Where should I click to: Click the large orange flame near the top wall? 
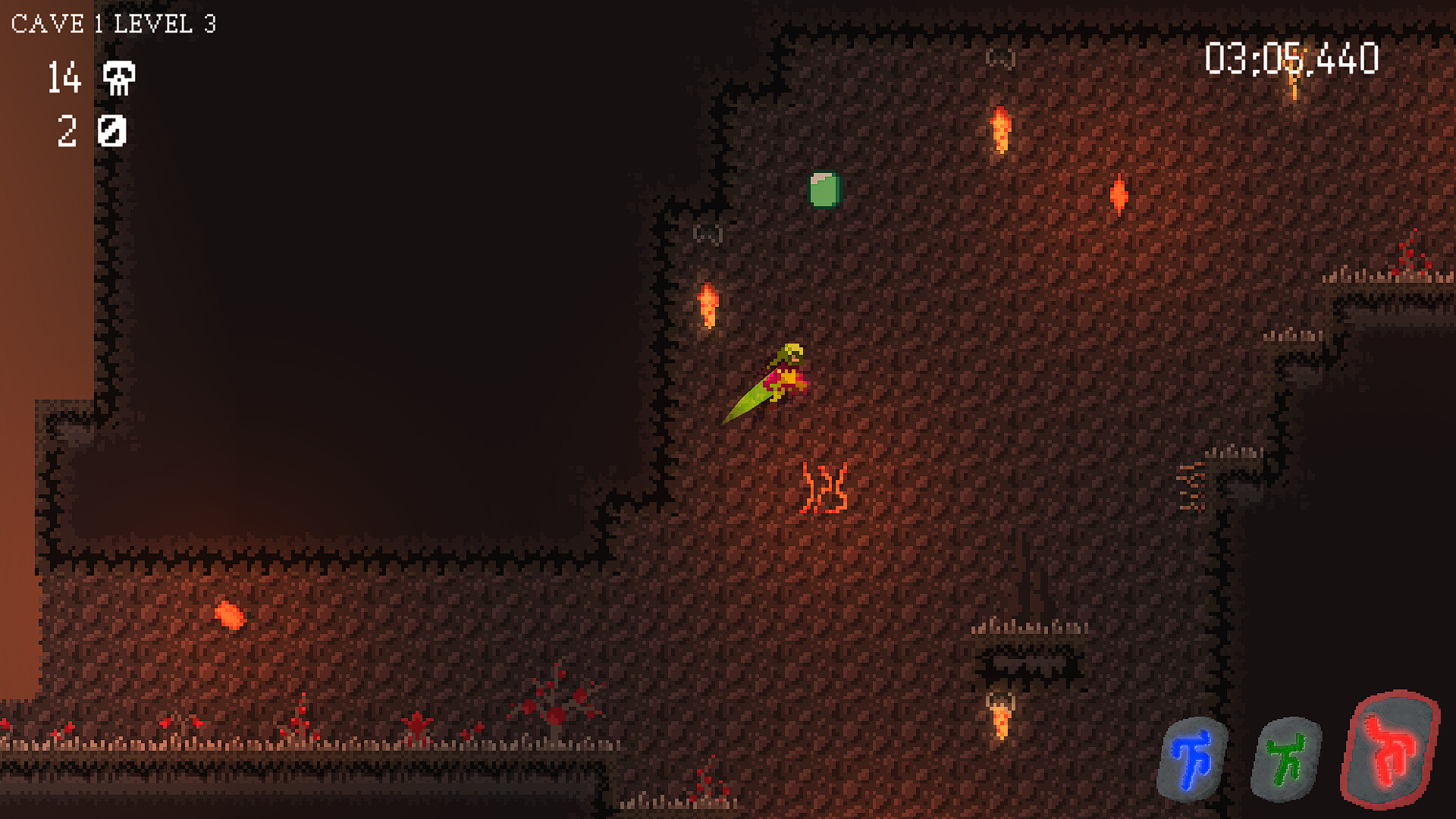[999, 129]
